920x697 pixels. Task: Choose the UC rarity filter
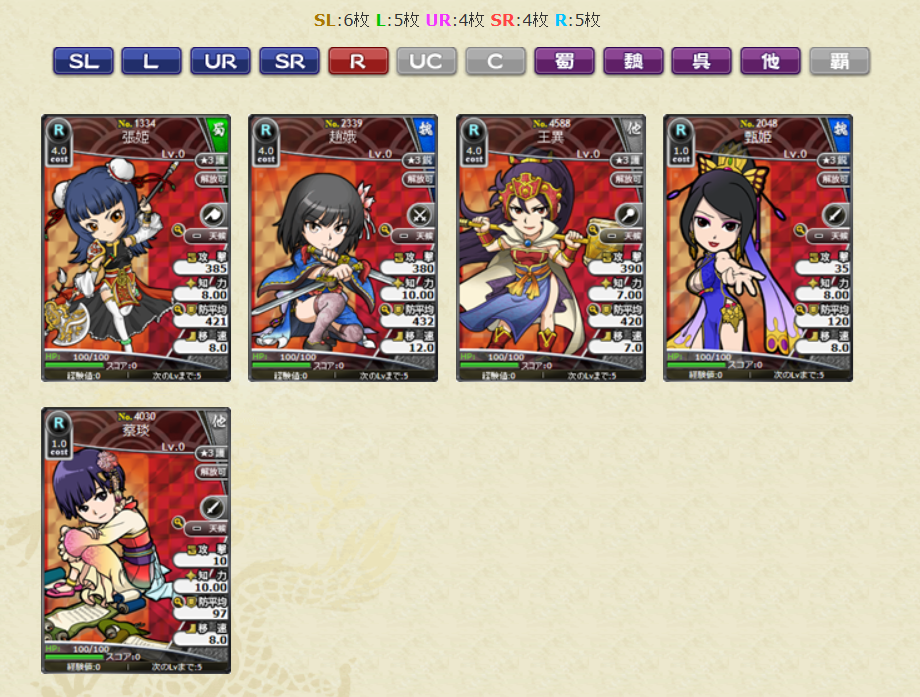click(x=426, y=61)
